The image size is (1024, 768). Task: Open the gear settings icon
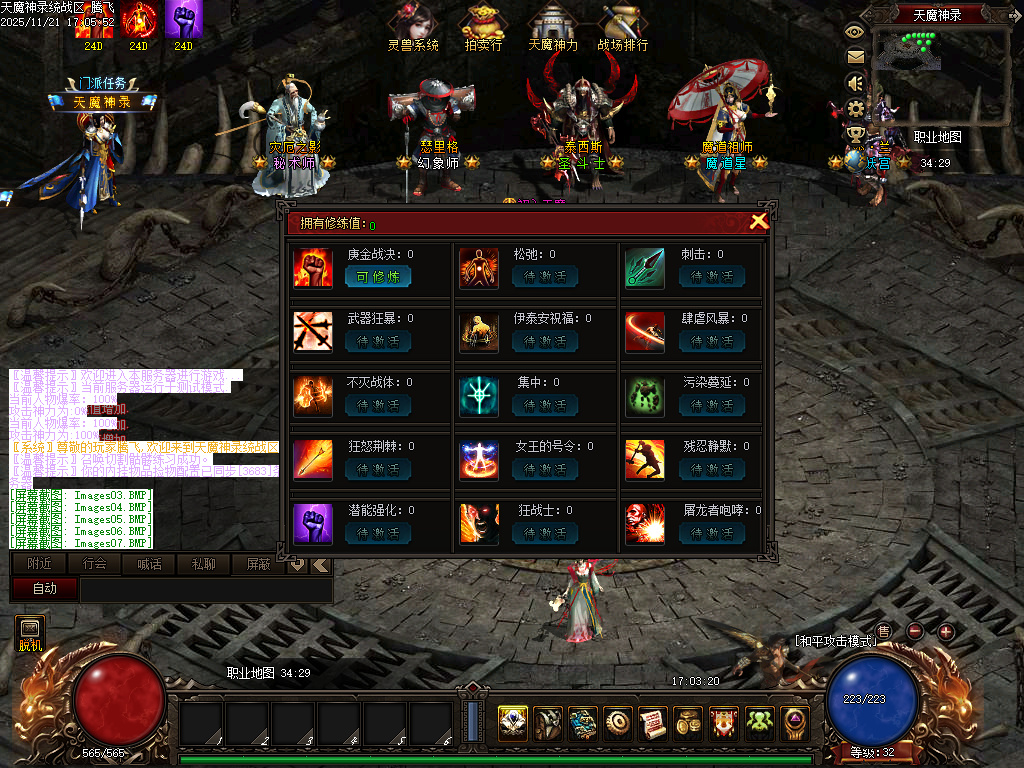point(855,108)
